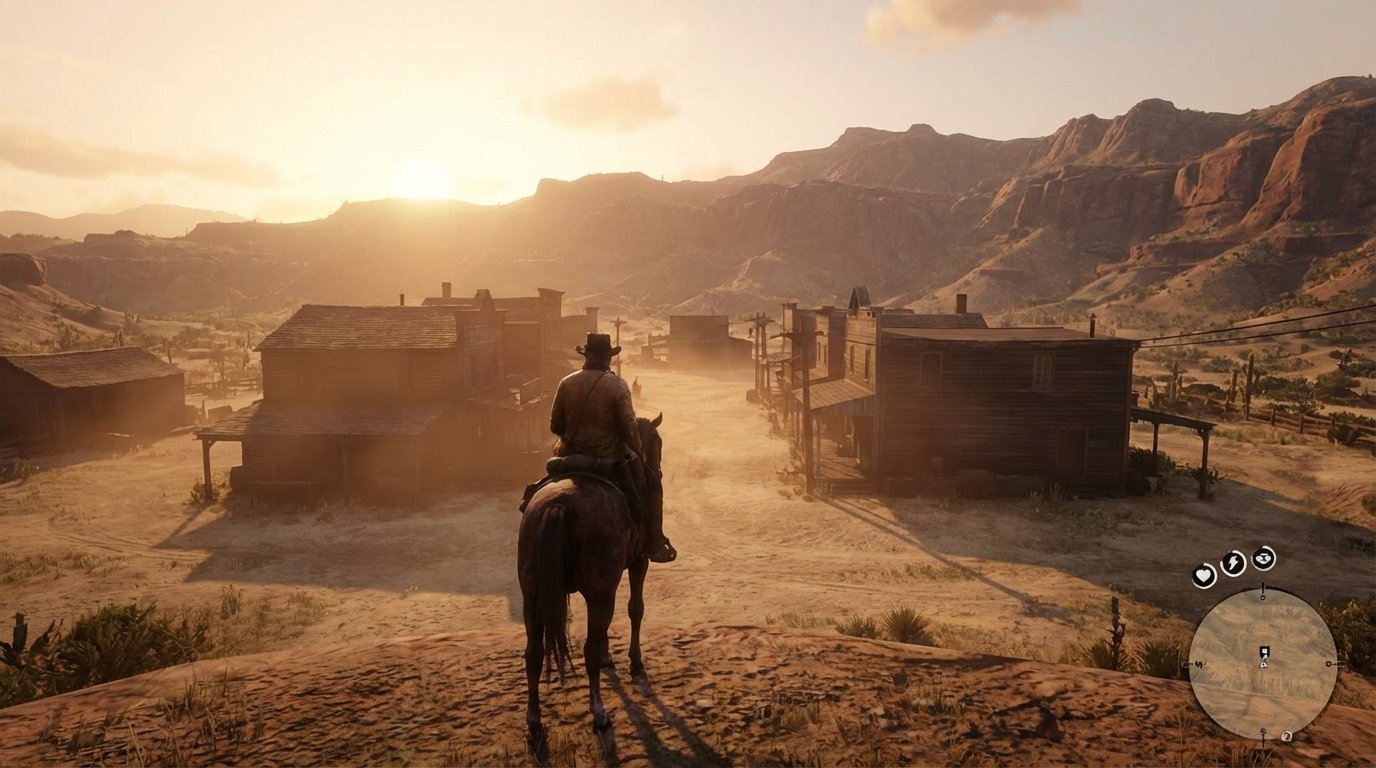Toggle the Dead Eye core display
The height and width of the screenshot is (768, 1376).
click(1262, 560)
